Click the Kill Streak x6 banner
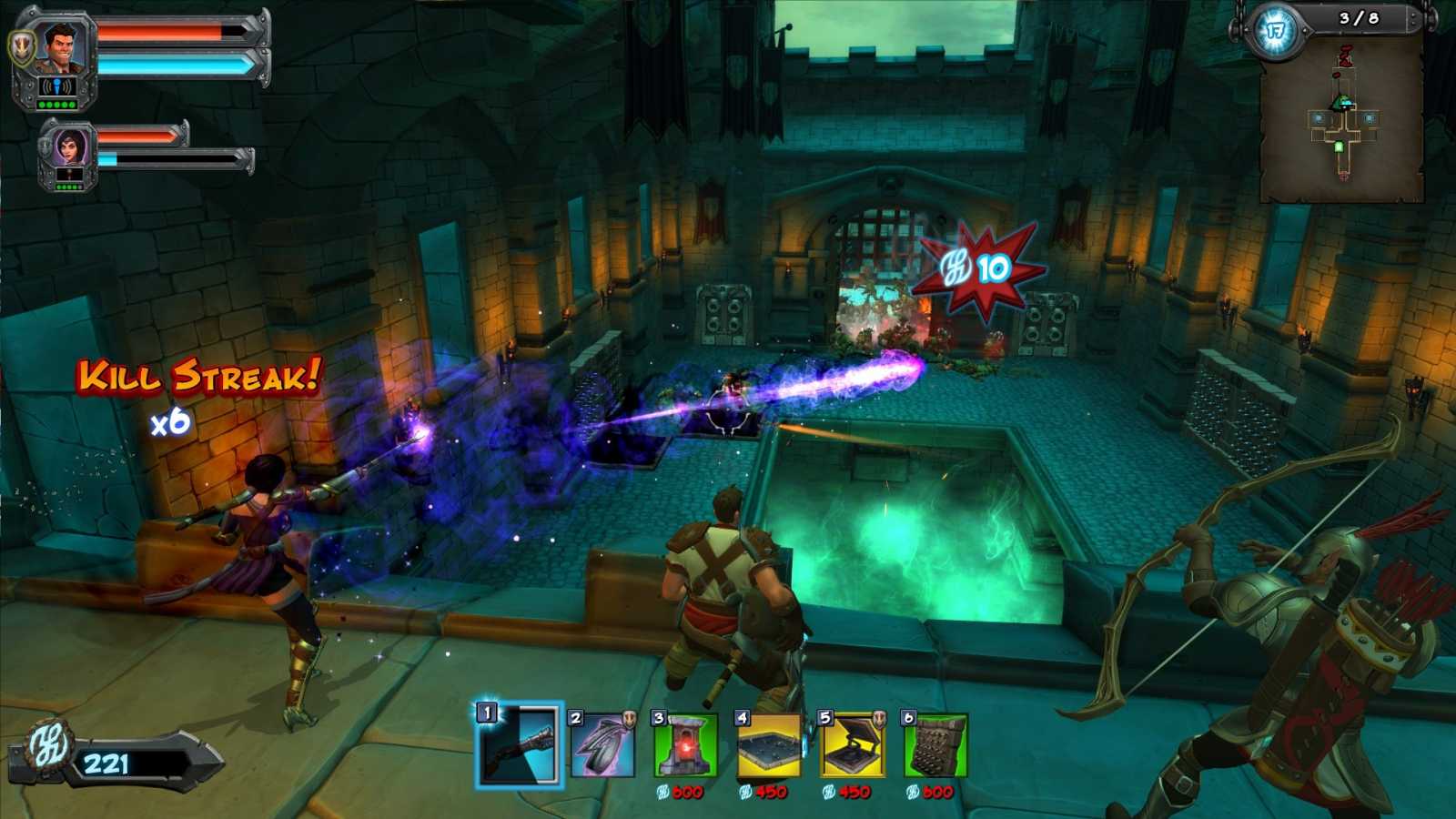 pyautogui.click(x=196, y=387)
